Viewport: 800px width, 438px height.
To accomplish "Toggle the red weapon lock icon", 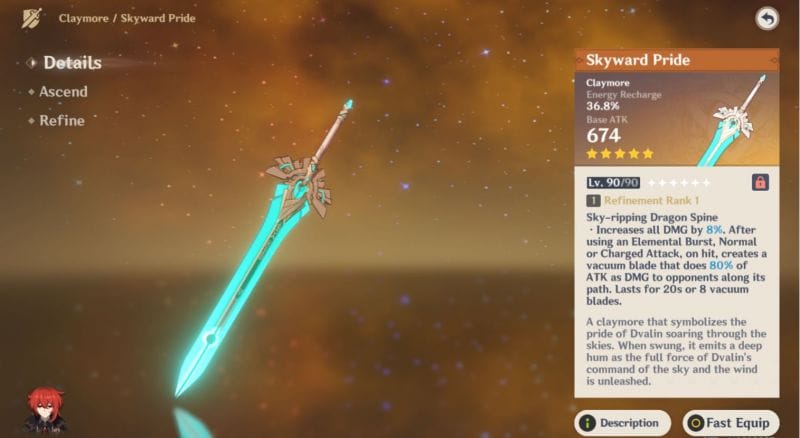I will (760, 183).
